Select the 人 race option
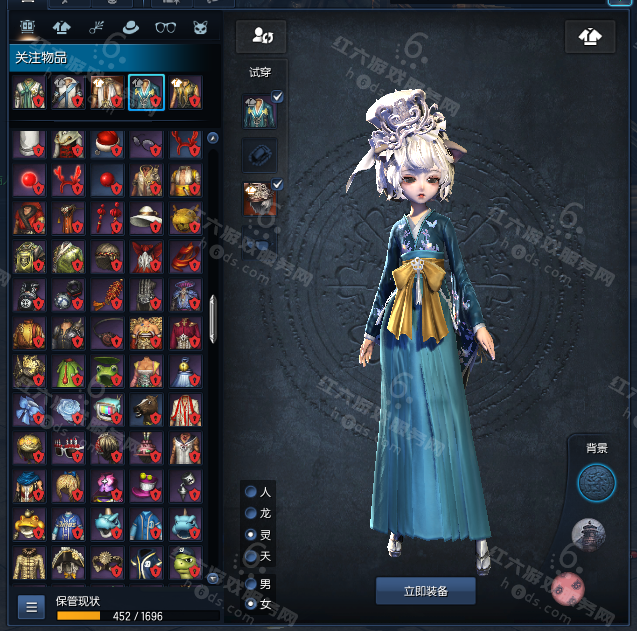Screen dimensions: 637x631 pyautogui.click(x=251, y=492)
